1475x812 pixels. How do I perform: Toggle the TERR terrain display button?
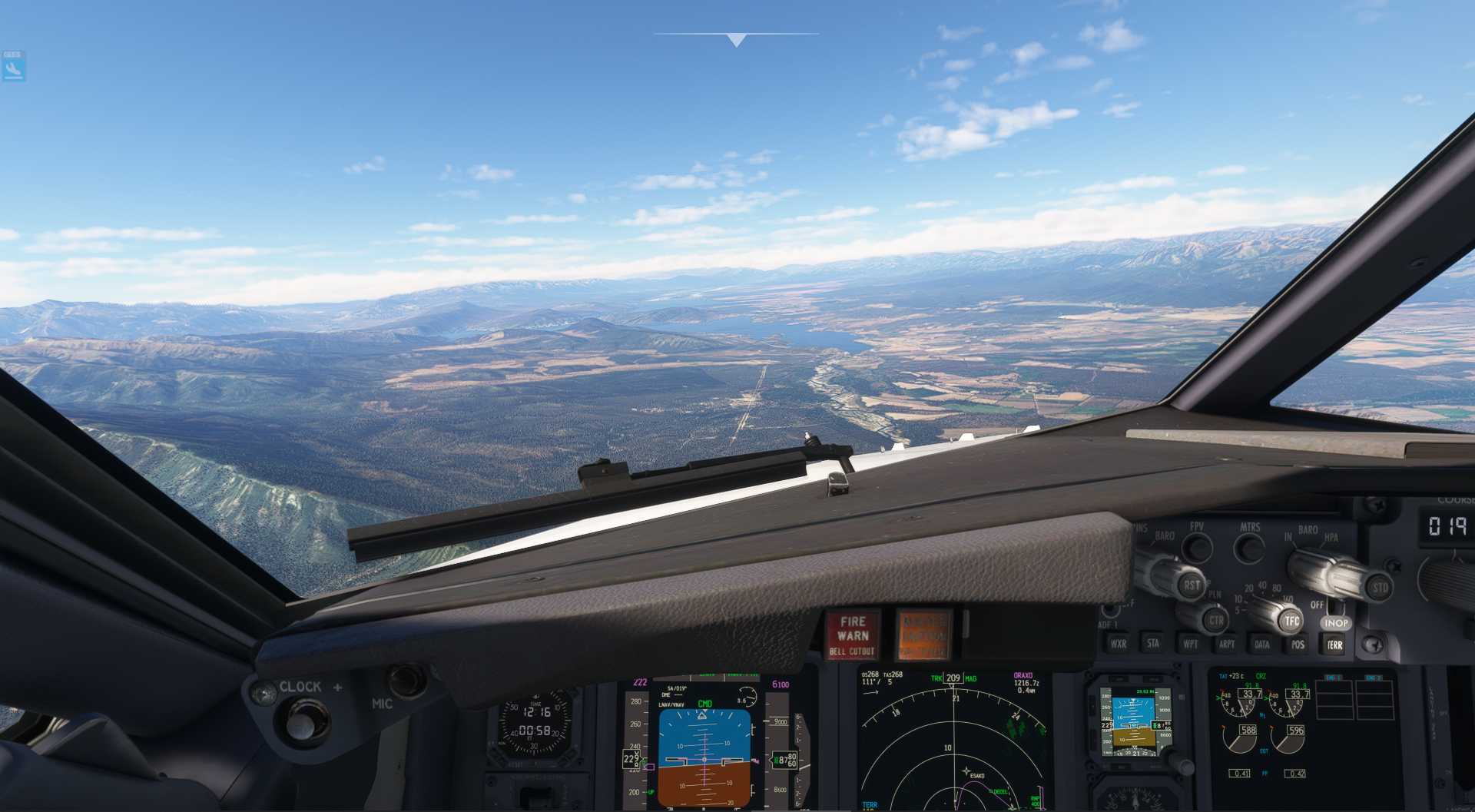1335,645
